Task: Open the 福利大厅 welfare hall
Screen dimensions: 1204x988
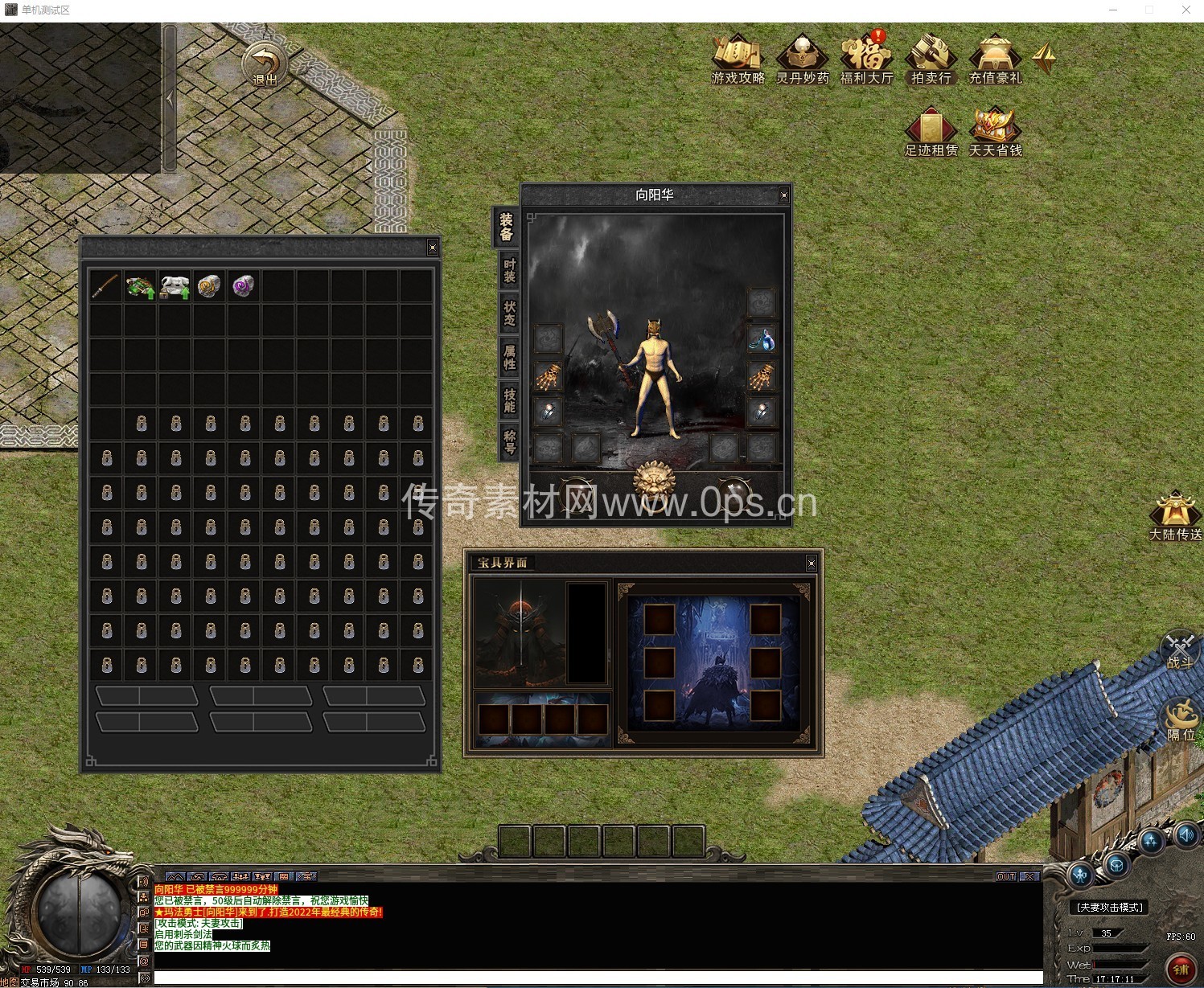Action: 866,59
